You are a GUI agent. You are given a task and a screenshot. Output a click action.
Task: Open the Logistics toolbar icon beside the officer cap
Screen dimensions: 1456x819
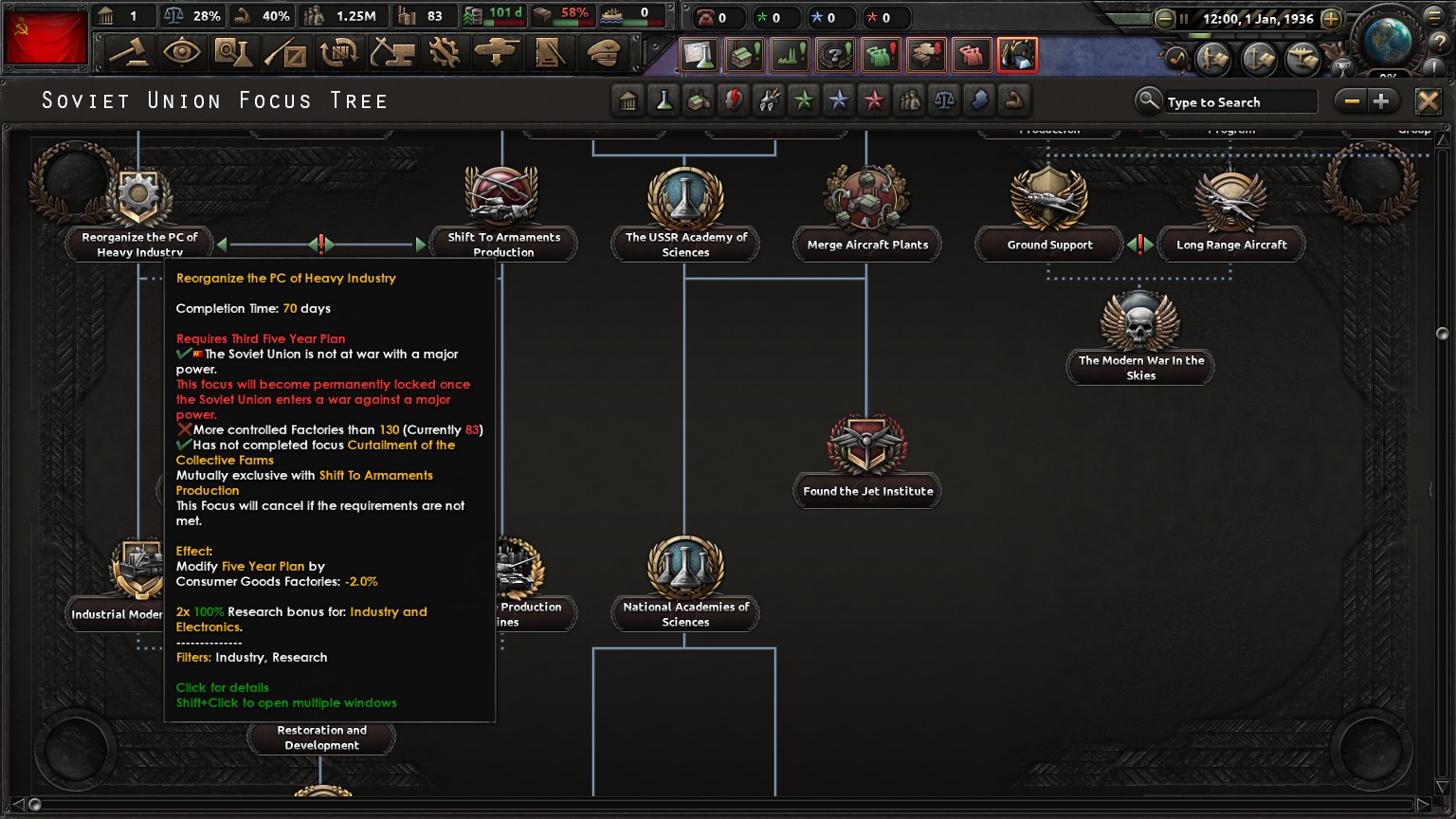pyautogui.click(x=550, y=54)
